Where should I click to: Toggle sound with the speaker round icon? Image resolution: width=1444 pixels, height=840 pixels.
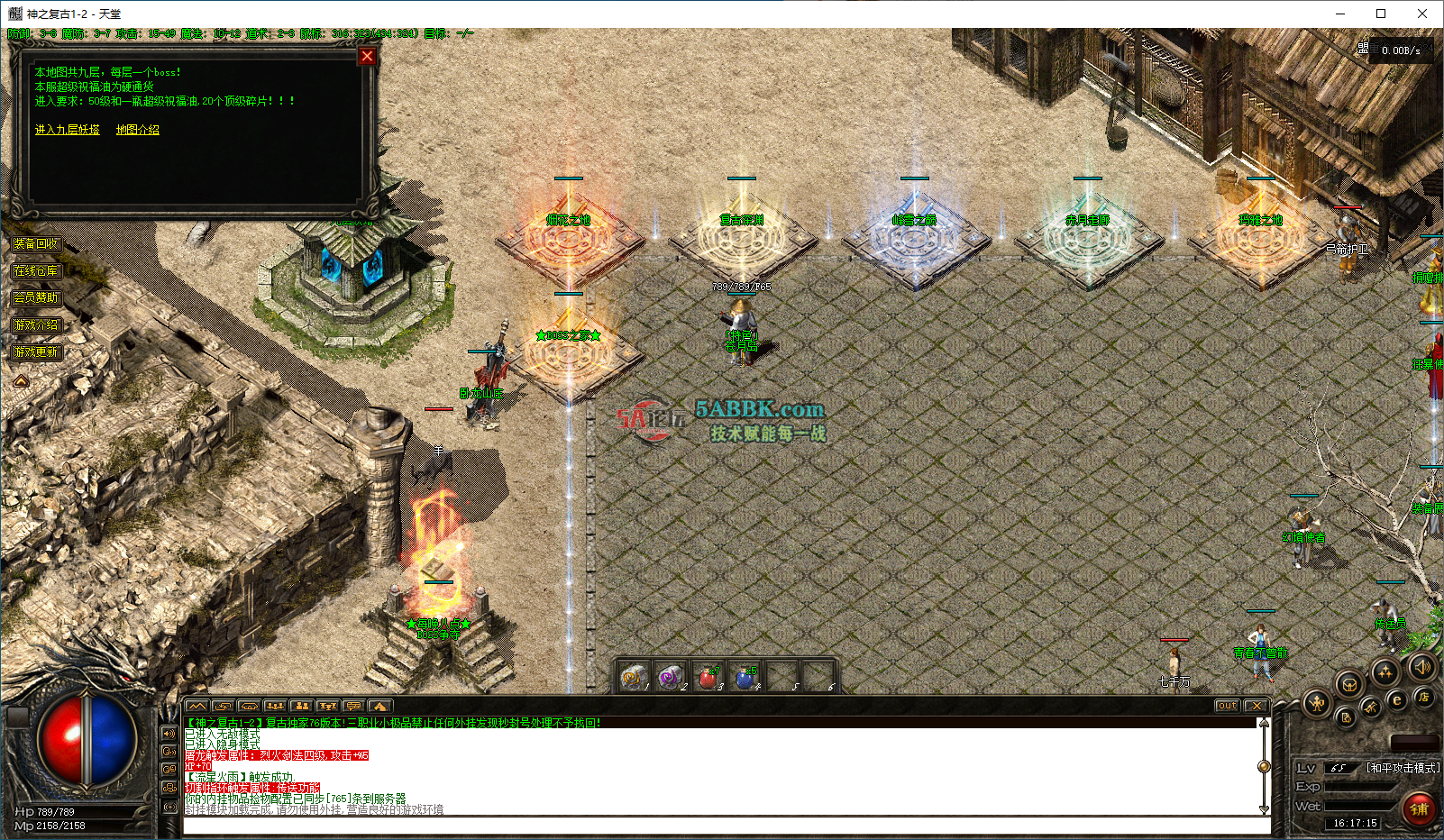coord(1422,667)
